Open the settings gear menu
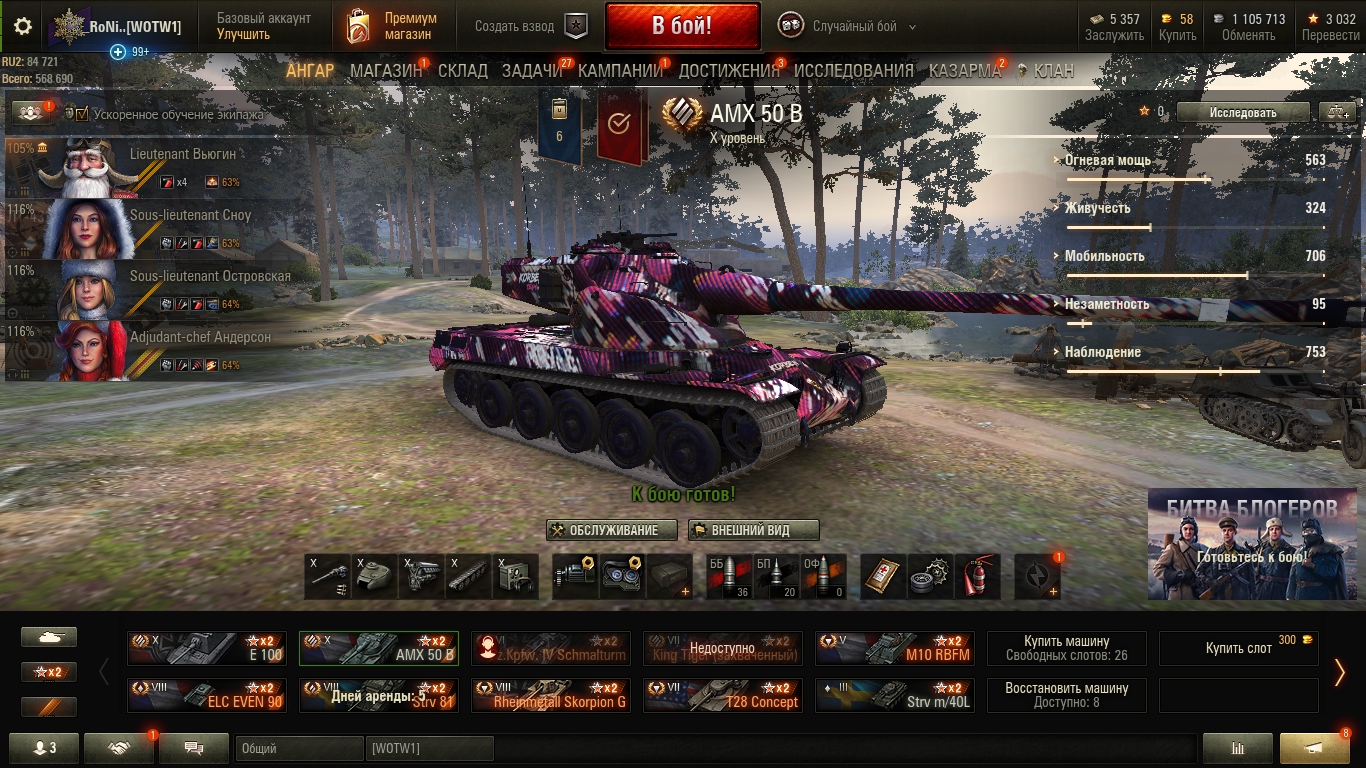 pyautogui.click(x=23, y=26)
